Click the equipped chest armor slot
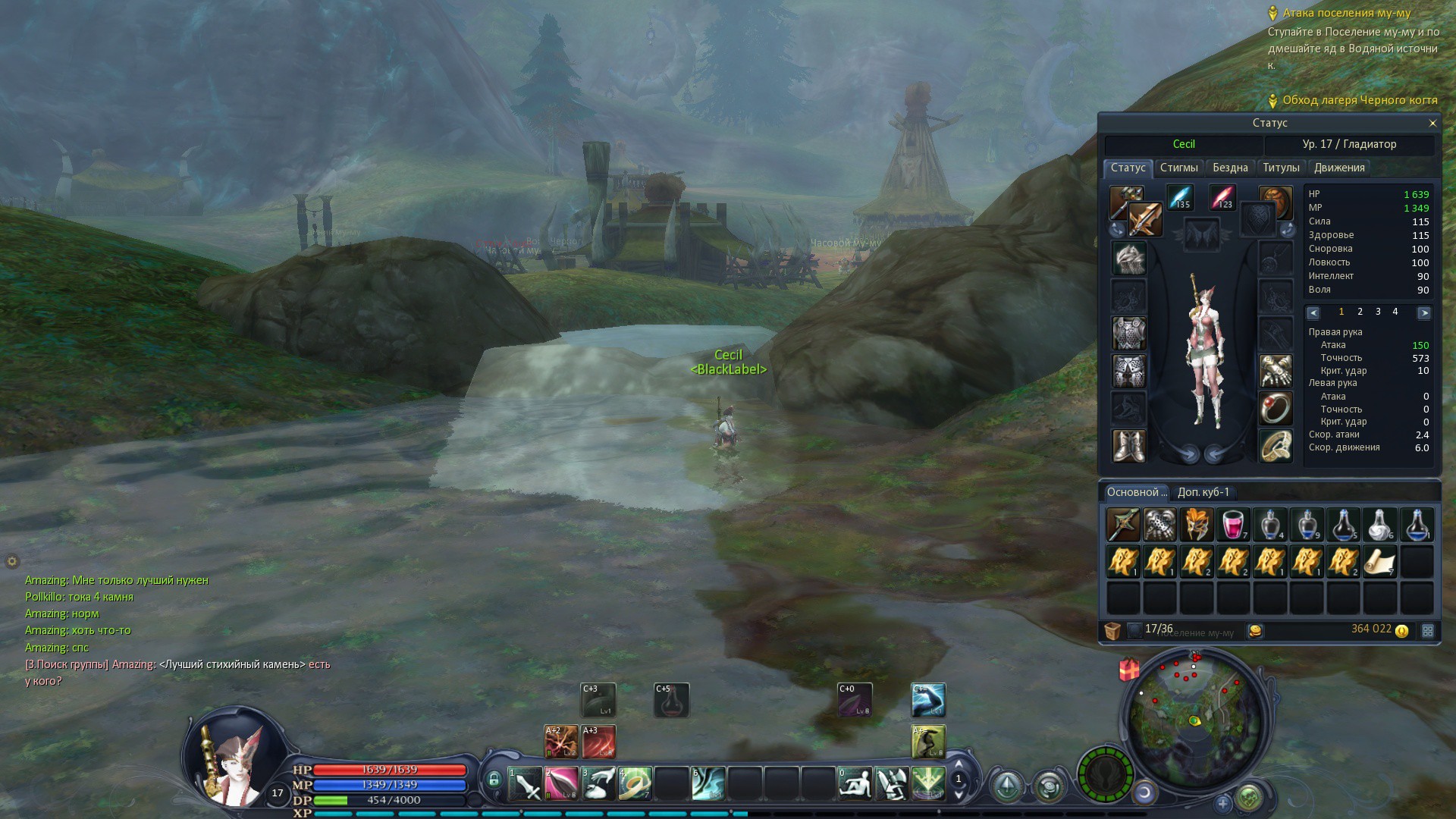 [x=1128, y=334]
